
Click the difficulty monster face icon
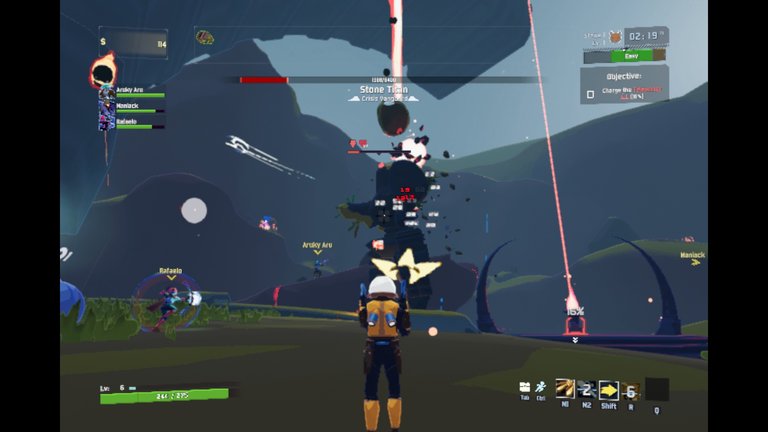pyautogui.click(x=616, y=38)
